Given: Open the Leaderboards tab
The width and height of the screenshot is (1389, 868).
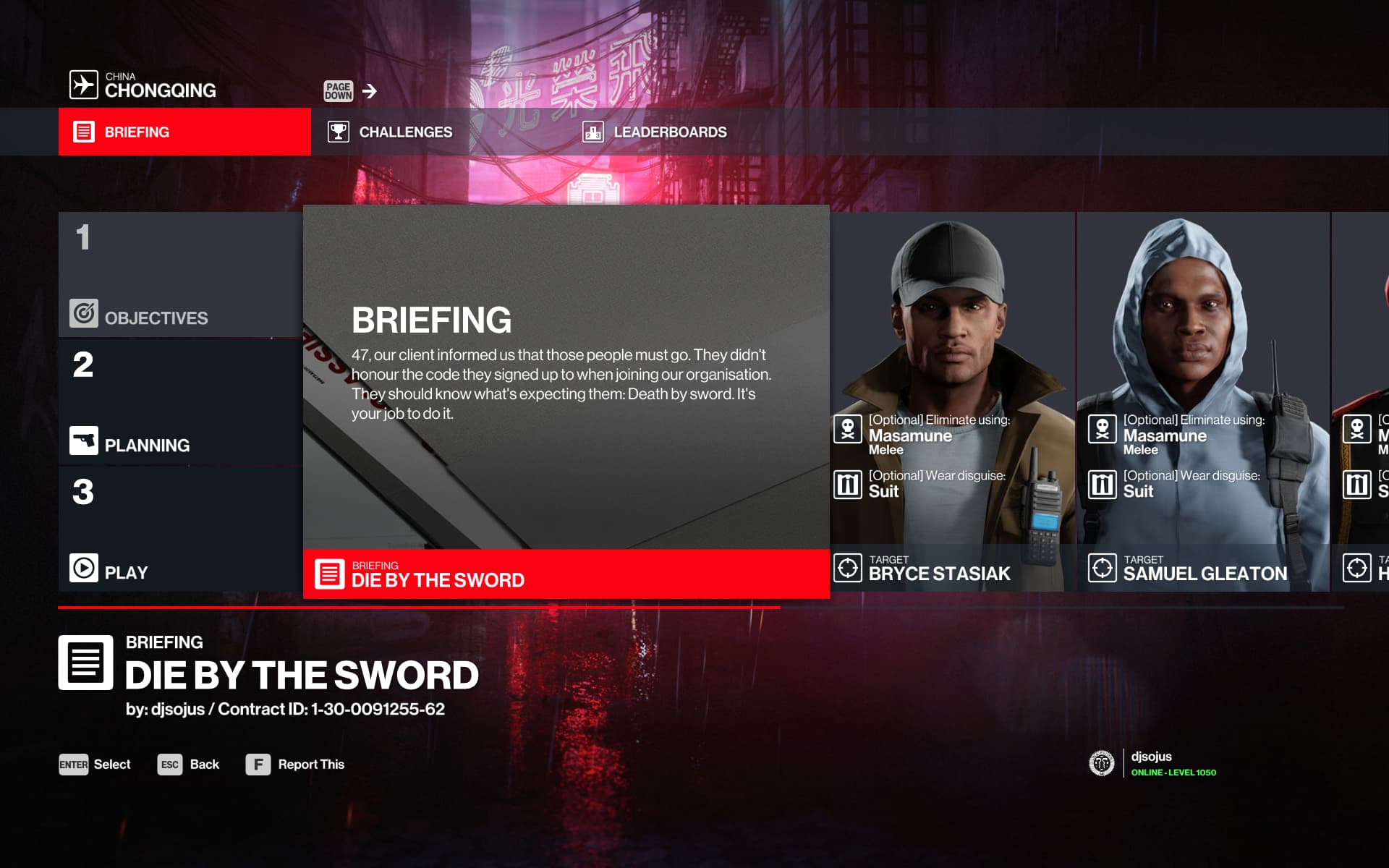Looking at the screenshot, I should point(655,132).
